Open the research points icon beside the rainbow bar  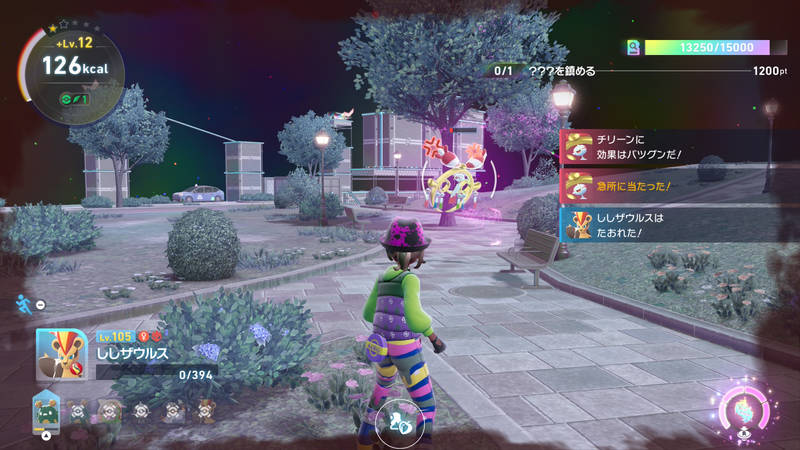tap(633, 47)
